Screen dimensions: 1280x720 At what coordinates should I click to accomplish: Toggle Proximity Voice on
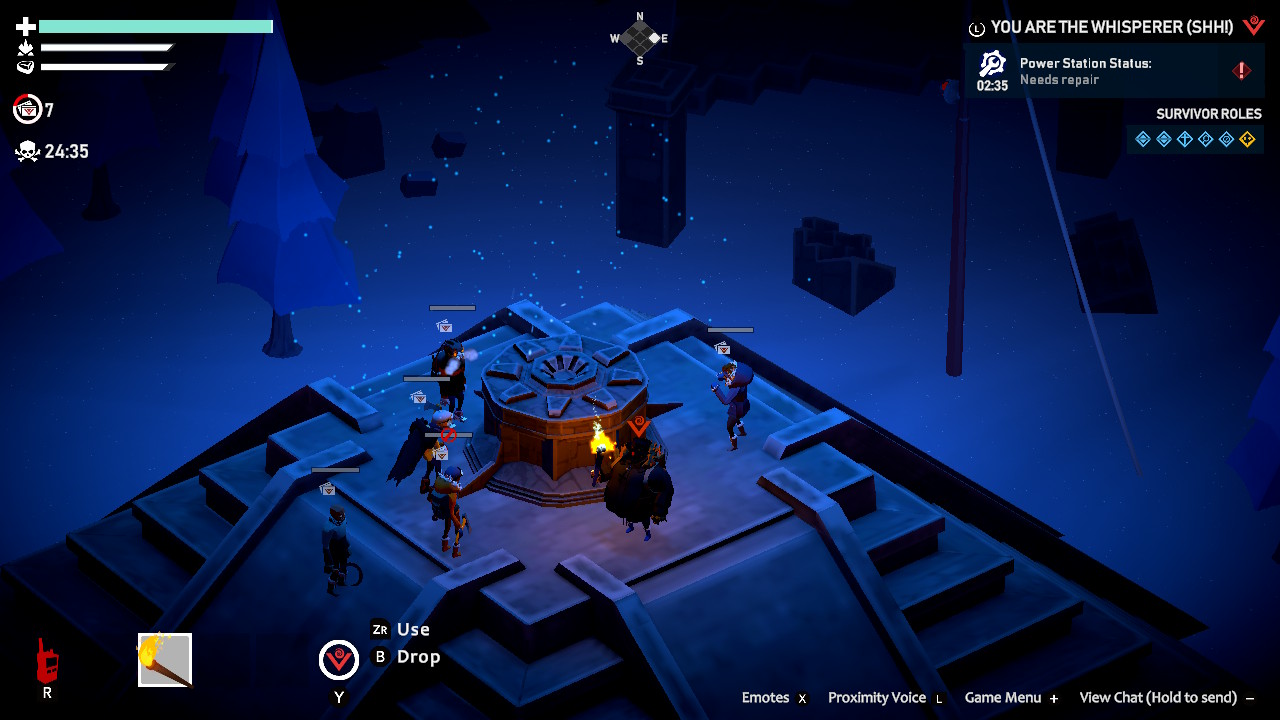[879, 698]
